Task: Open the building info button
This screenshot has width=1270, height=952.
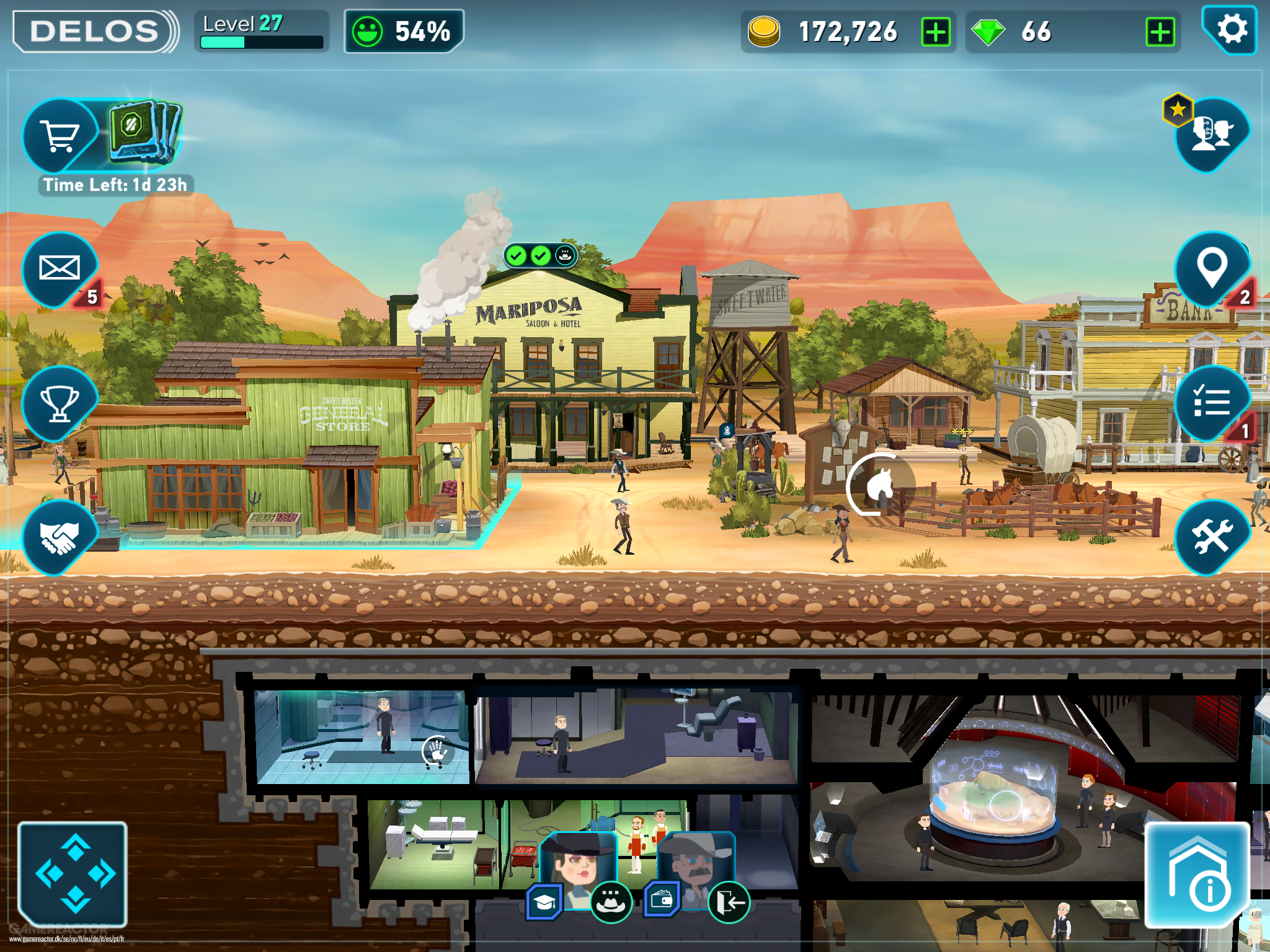Action: pos(1197,874)
